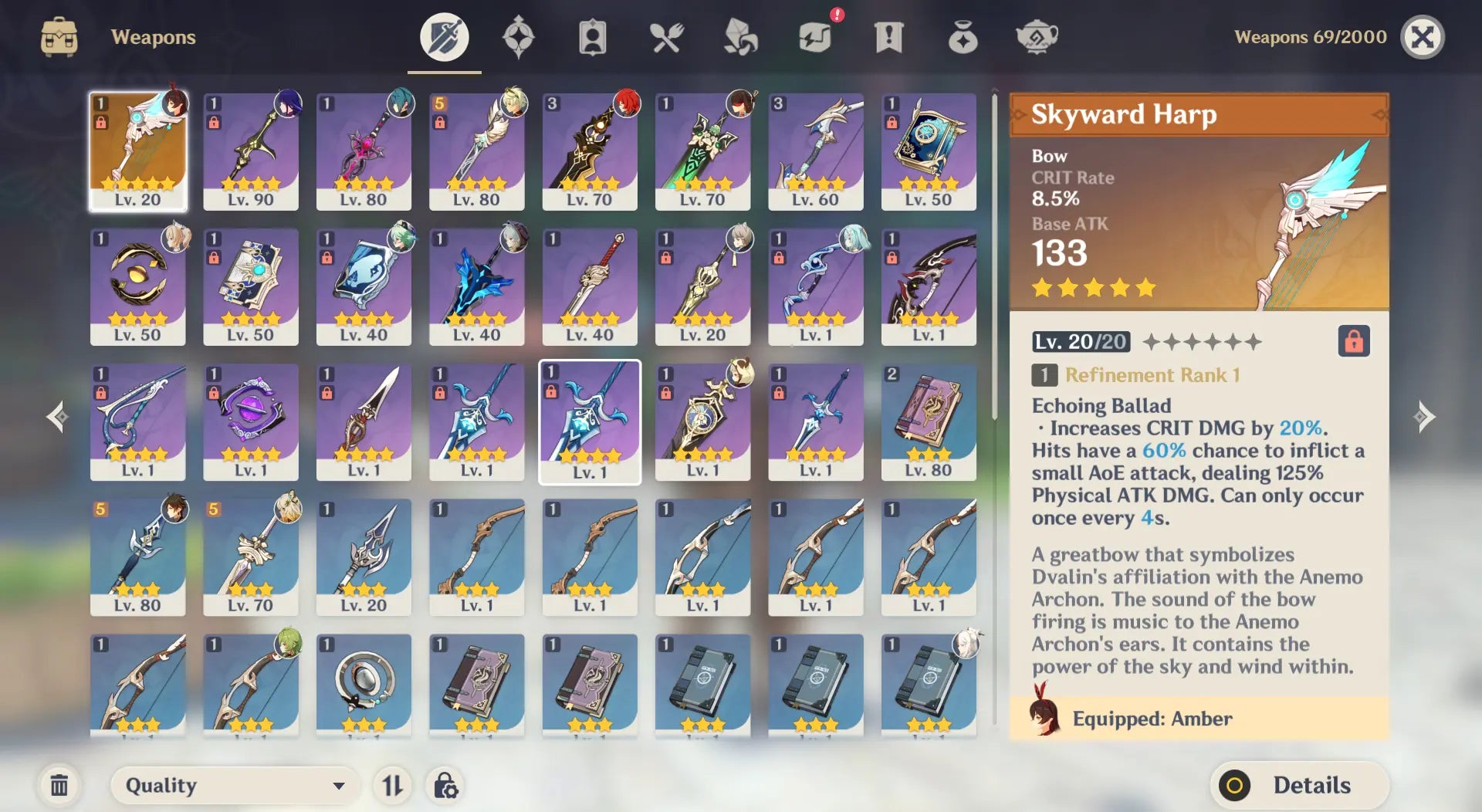Viewport: 1482px width, 812px height.
Task: Open the Quality sort dropdown
Action: pos(235,786)
